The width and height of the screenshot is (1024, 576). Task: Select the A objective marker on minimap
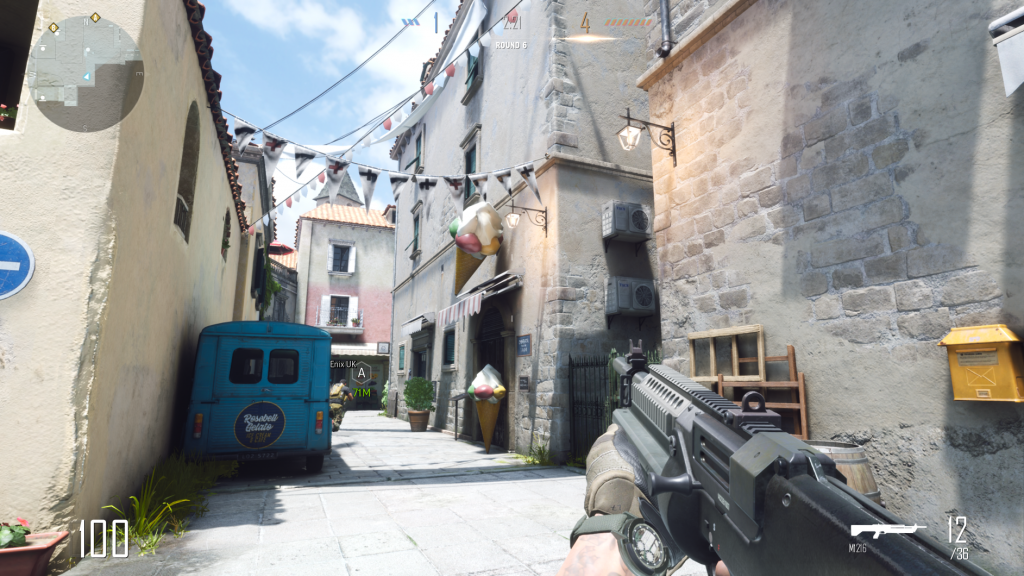pos(95,17)
